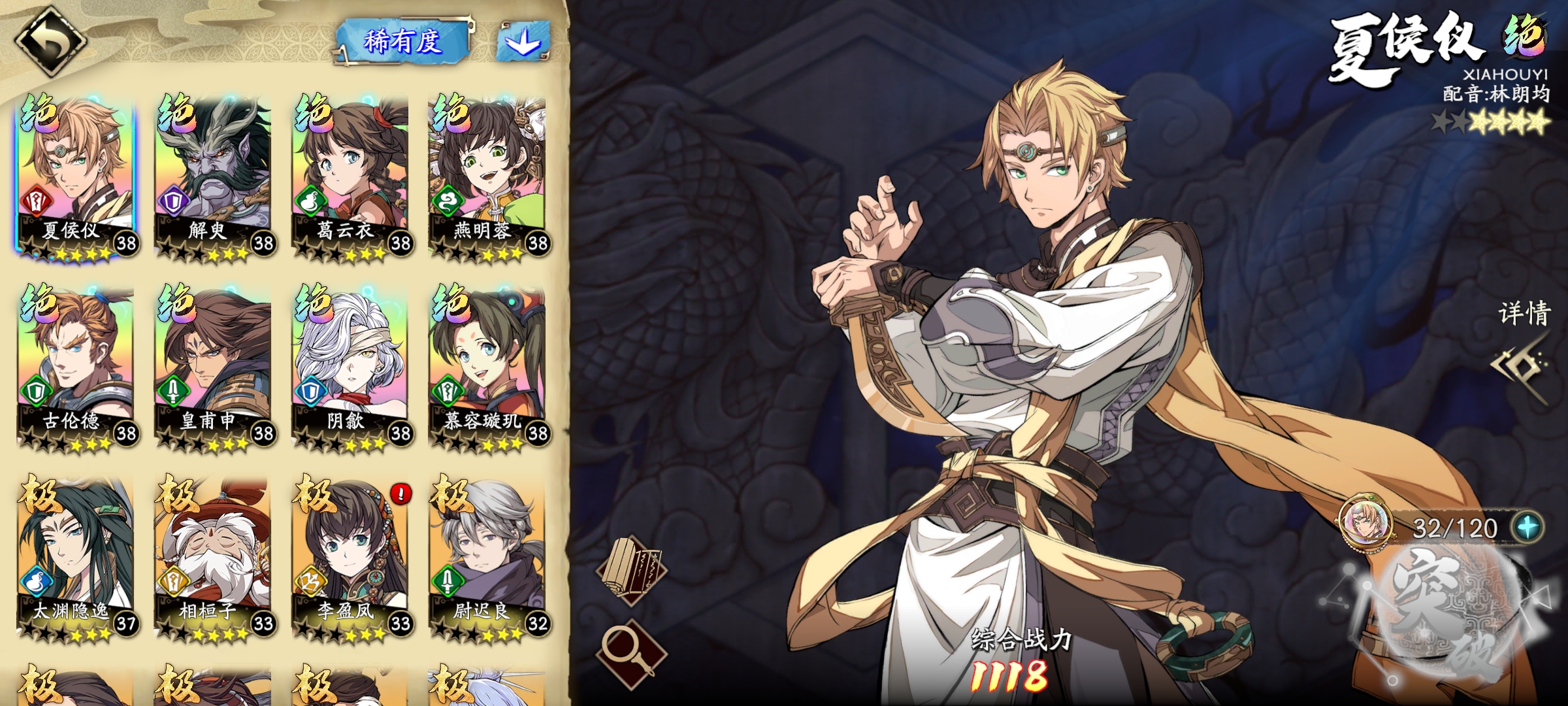The image size is (1568, 706).
Task: Select the 皇甫申 character card
Action: pyautogui.click(x=213, y=367)
